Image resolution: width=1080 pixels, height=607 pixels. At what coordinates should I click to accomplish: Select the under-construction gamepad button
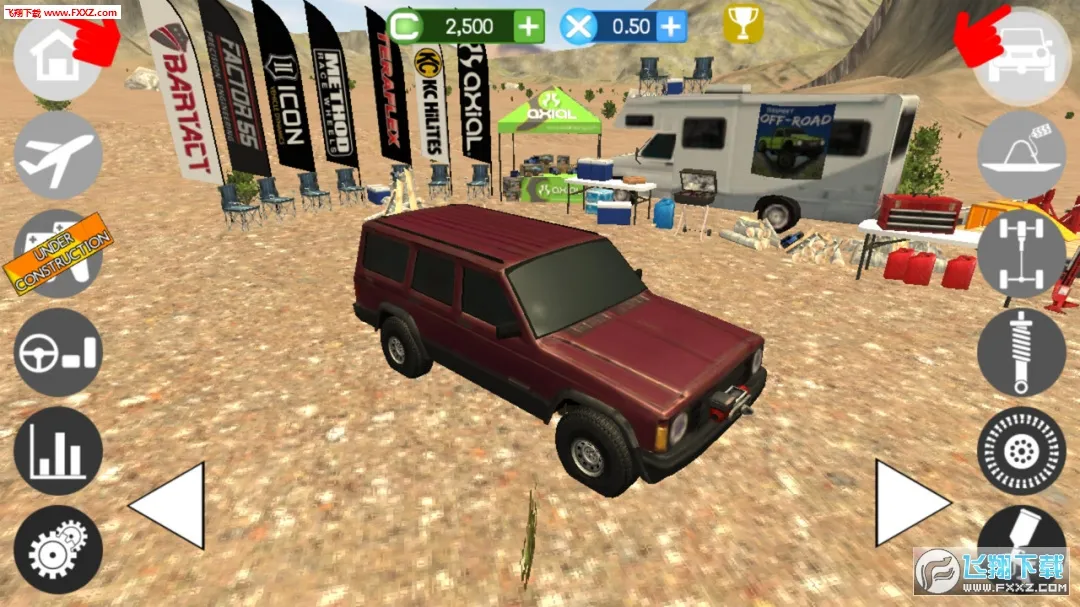coord(58,254)
